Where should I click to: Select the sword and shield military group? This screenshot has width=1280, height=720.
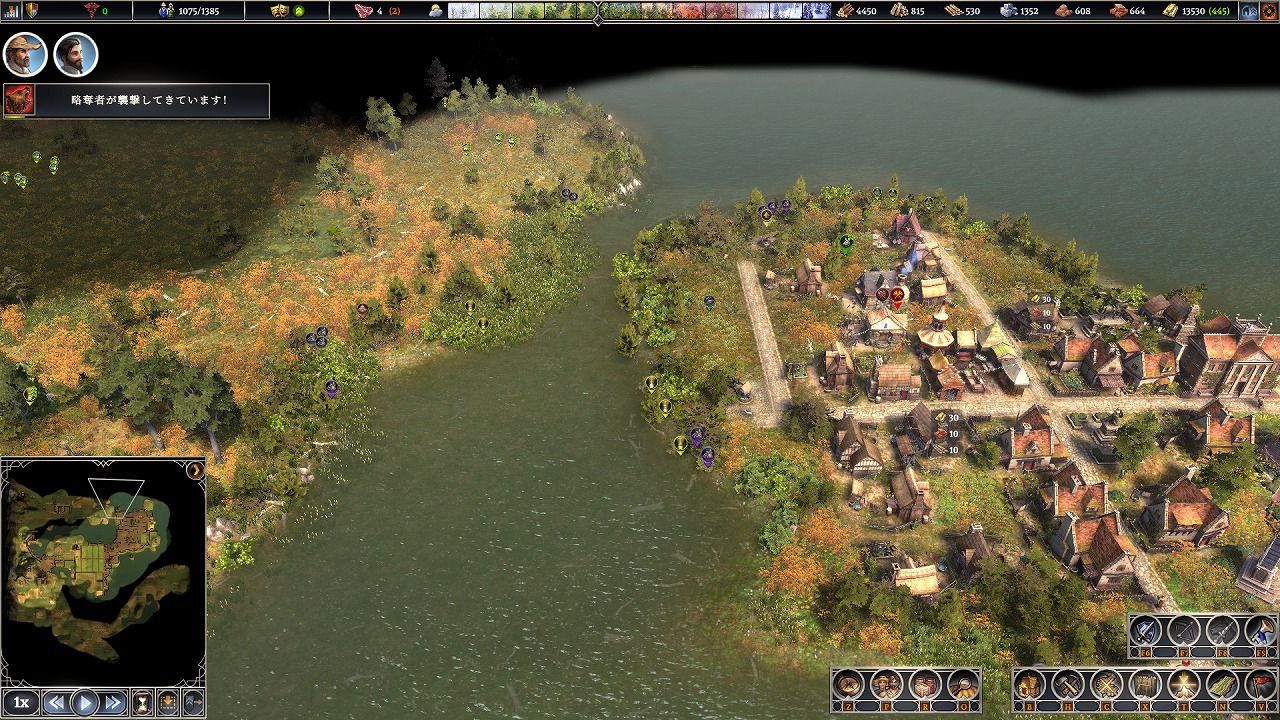(x=1145, y=631)
